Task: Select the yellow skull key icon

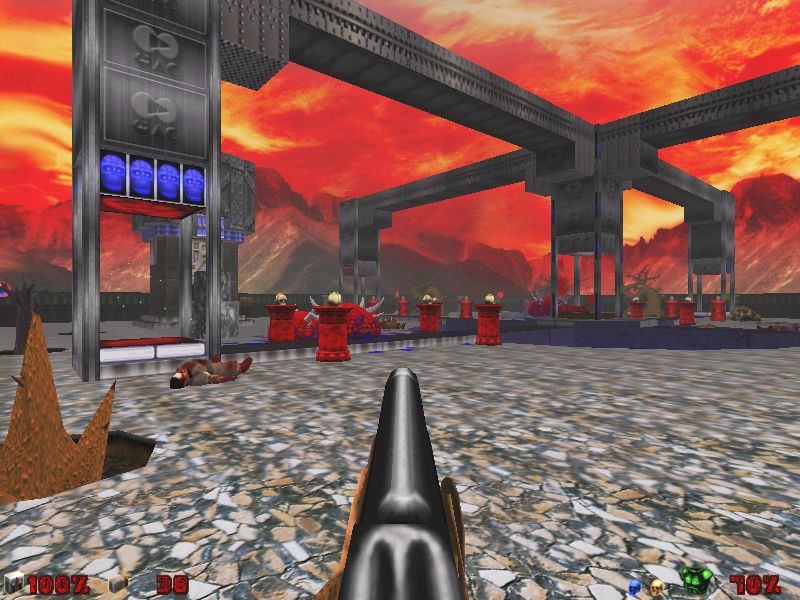Action: tap(657, 585)
